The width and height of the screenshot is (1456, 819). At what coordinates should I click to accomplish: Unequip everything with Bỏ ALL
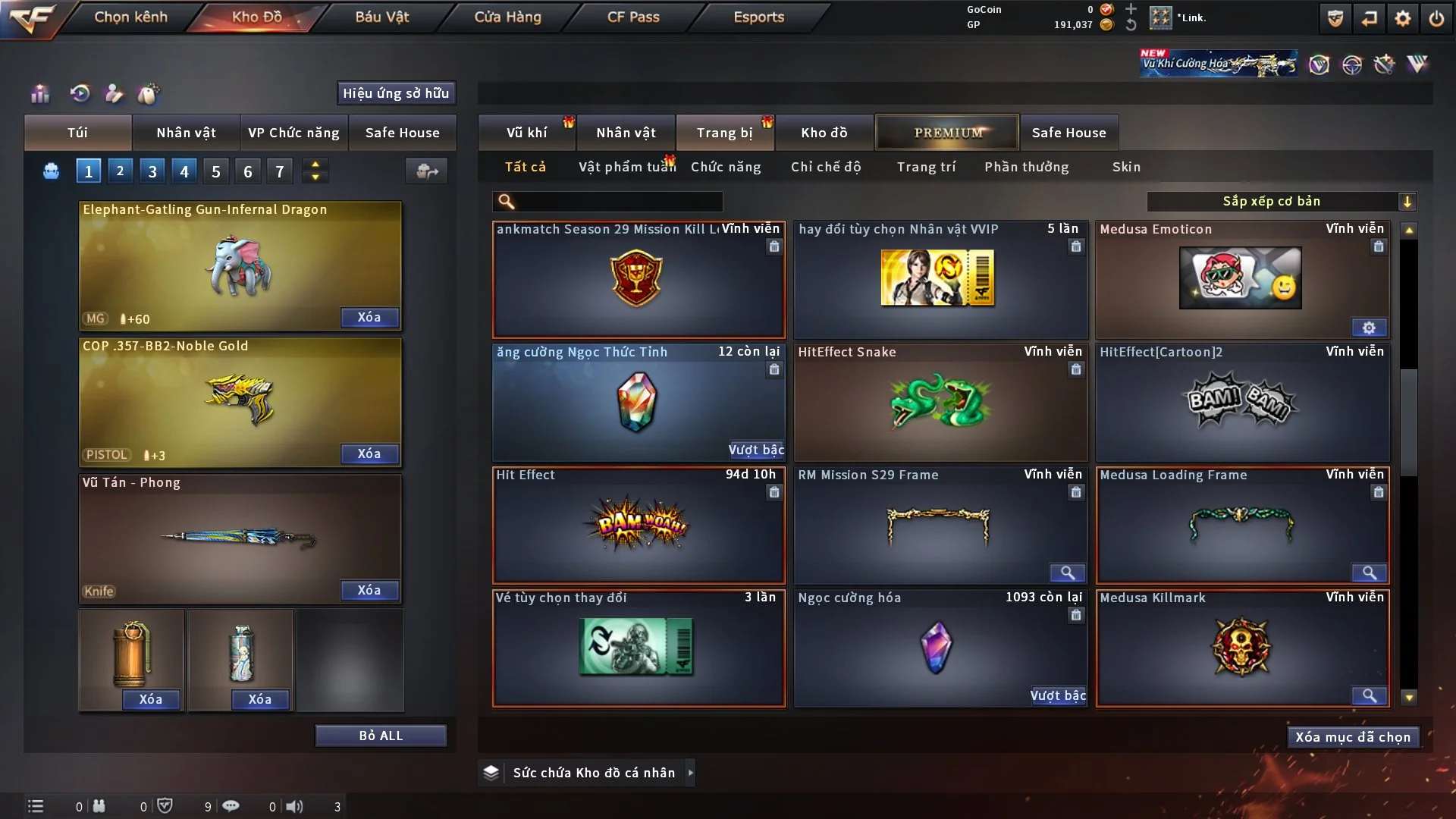coord(381,736)
